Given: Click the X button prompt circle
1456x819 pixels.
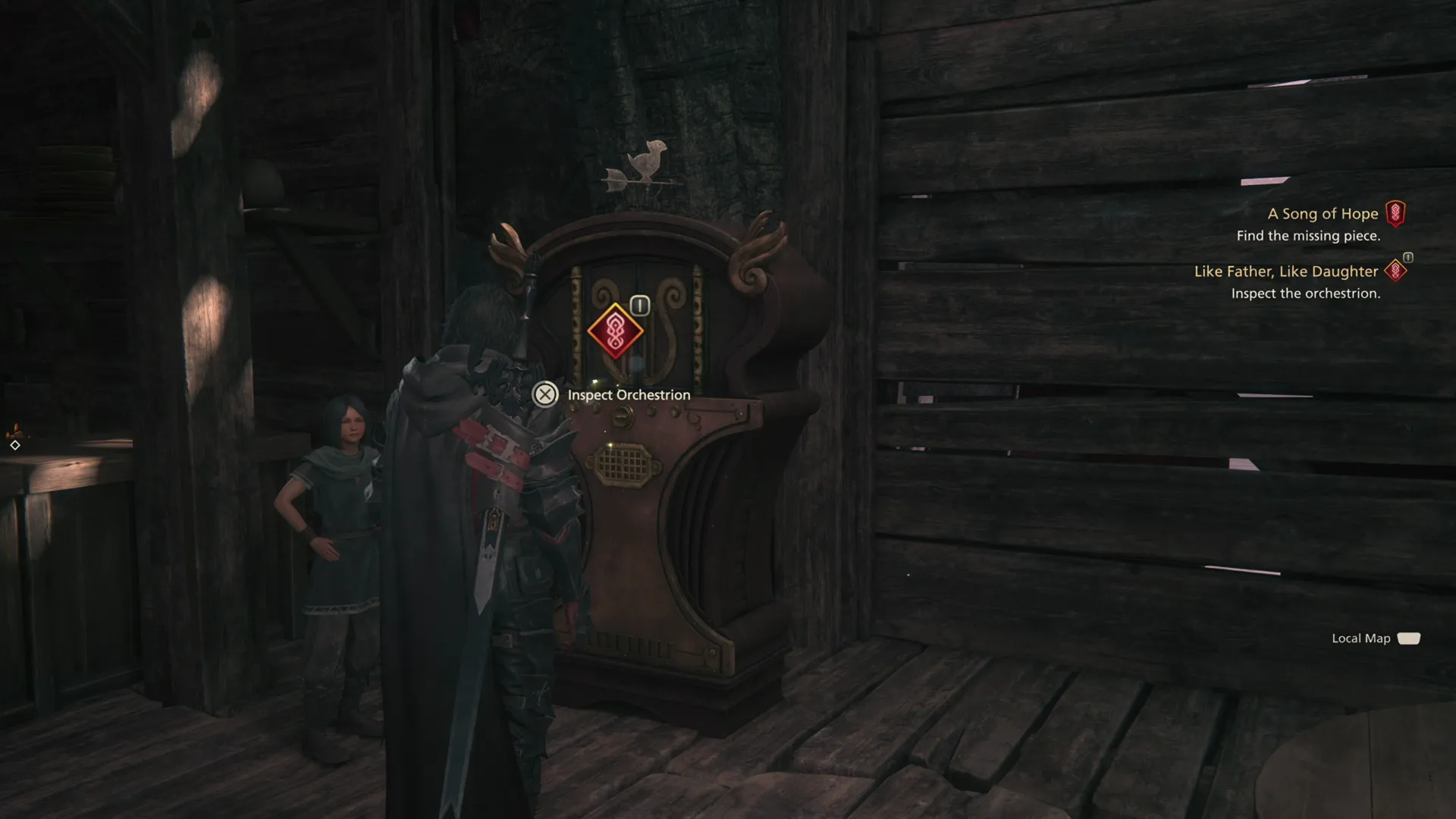Looking at the screenshot, I should click(x=544, y=394).
